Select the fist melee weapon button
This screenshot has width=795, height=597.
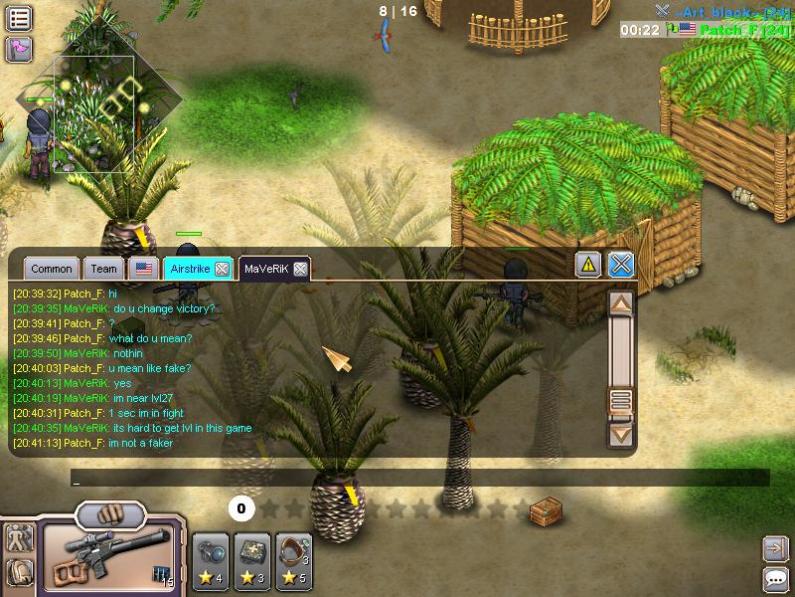[x=110, y=516]
